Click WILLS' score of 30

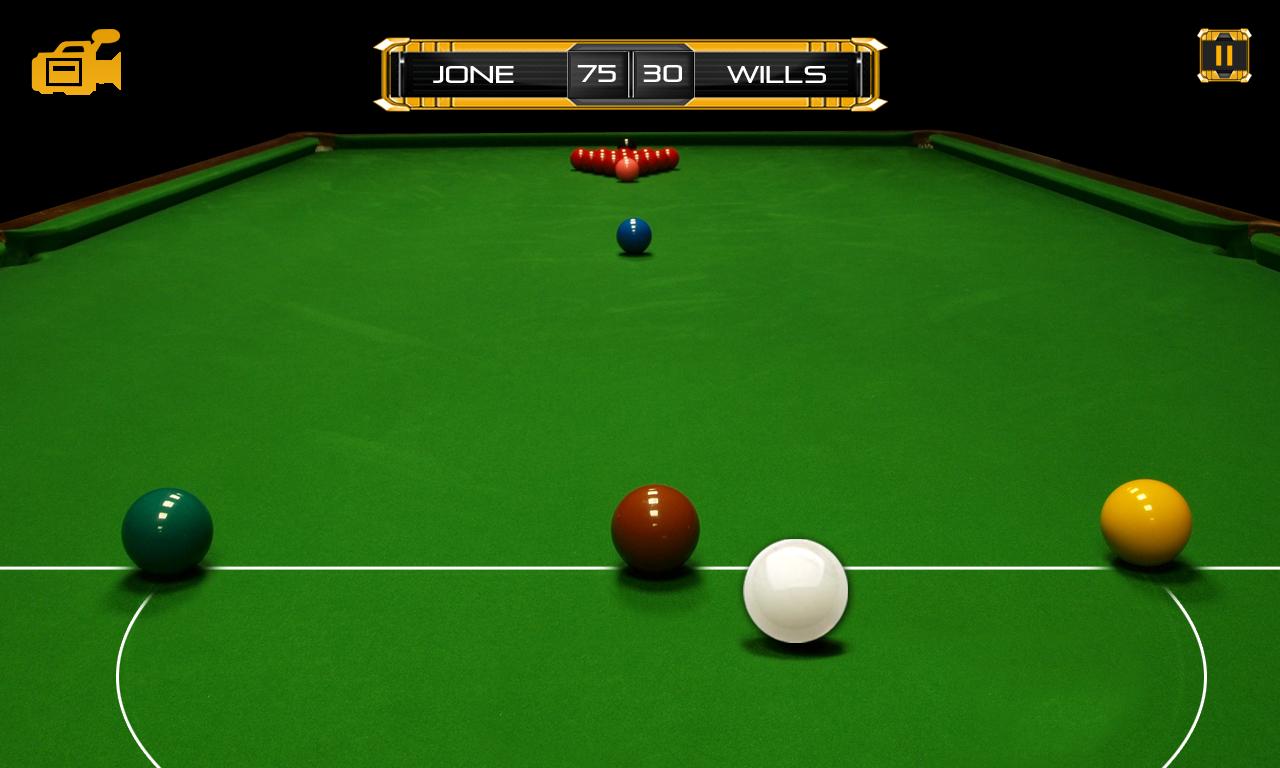pos(664,73)
